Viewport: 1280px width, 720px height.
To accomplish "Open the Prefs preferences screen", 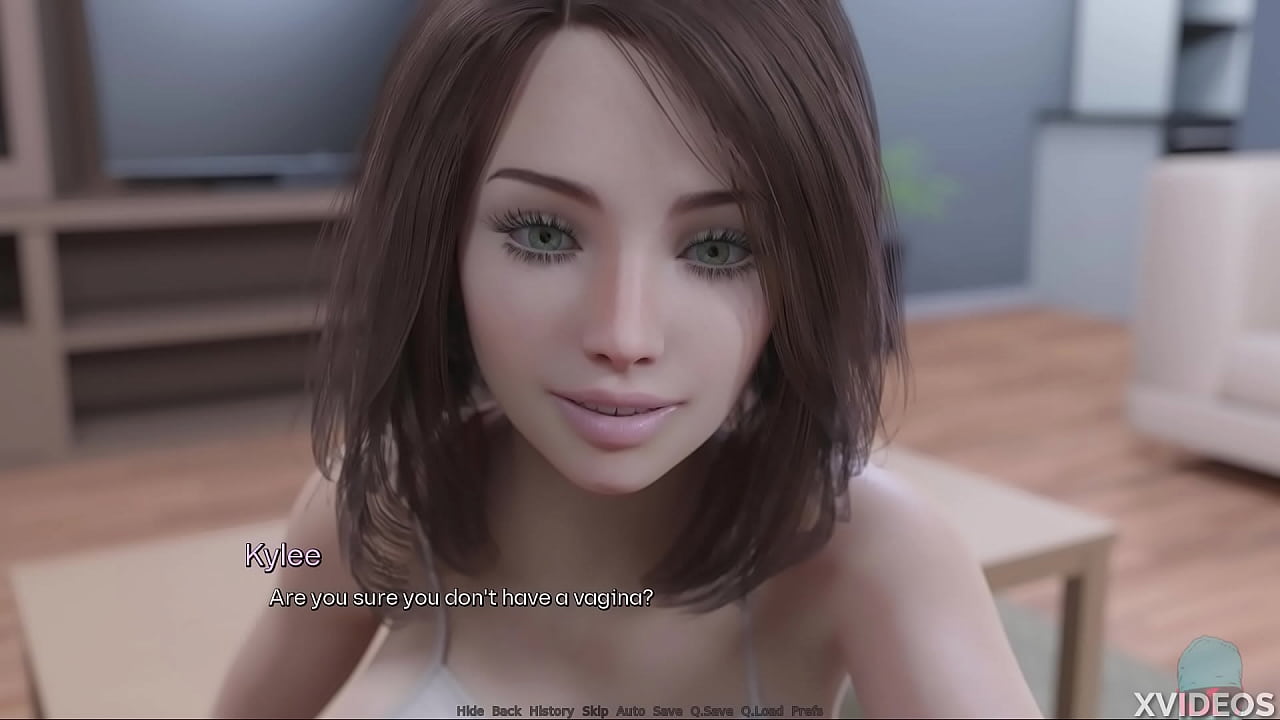I will coord(809,710).
